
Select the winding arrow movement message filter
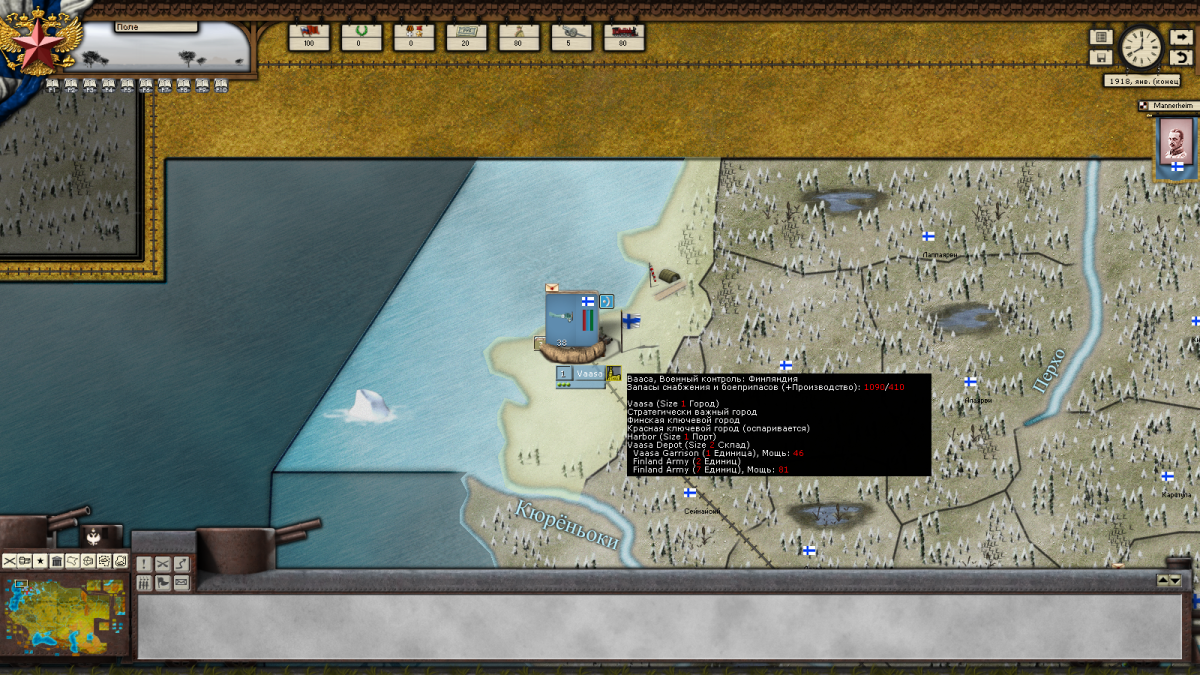click(181, 565)
